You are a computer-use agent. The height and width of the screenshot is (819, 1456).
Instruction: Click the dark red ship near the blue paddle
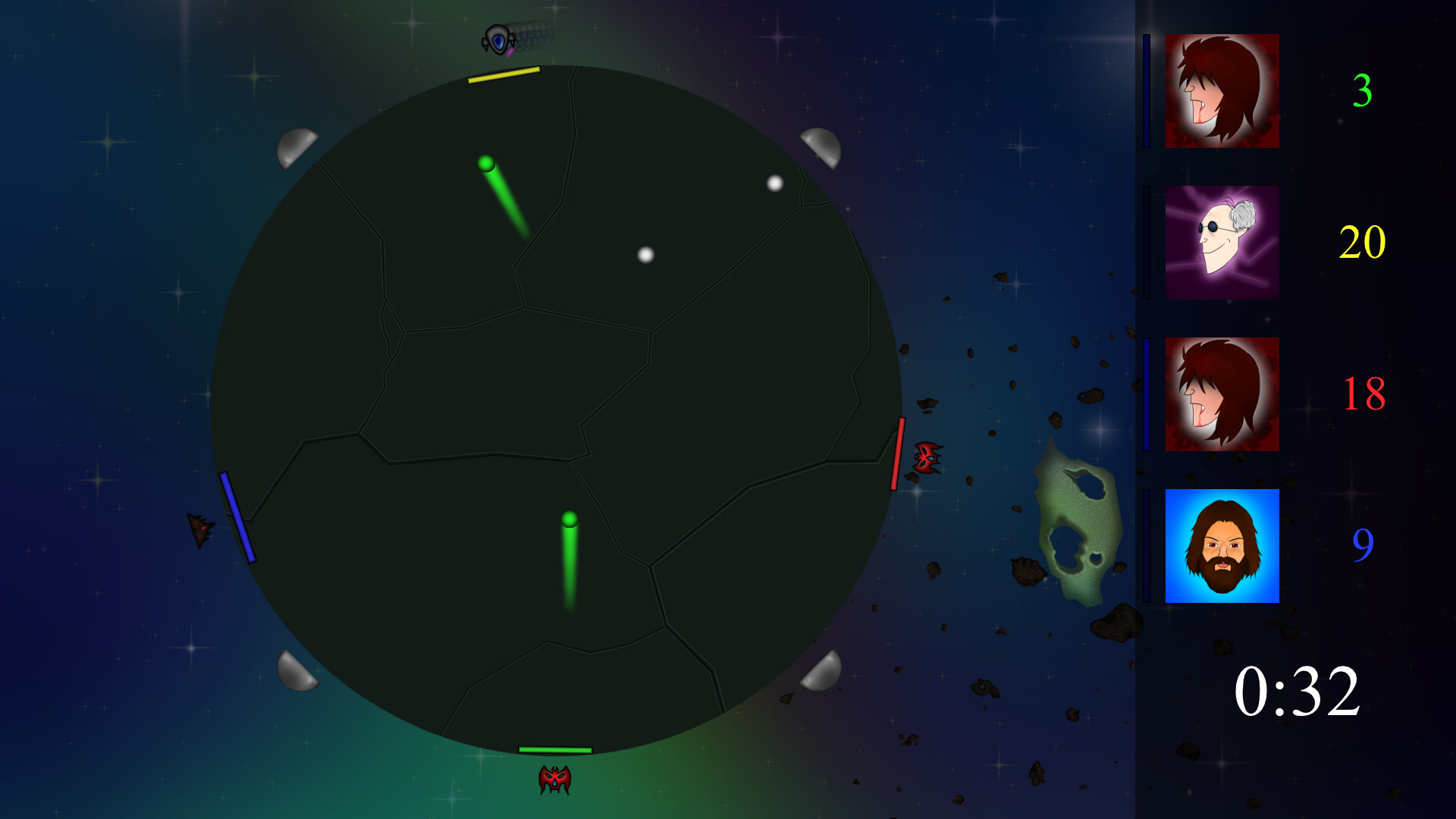pyautogui.click(x=199, y=529)
